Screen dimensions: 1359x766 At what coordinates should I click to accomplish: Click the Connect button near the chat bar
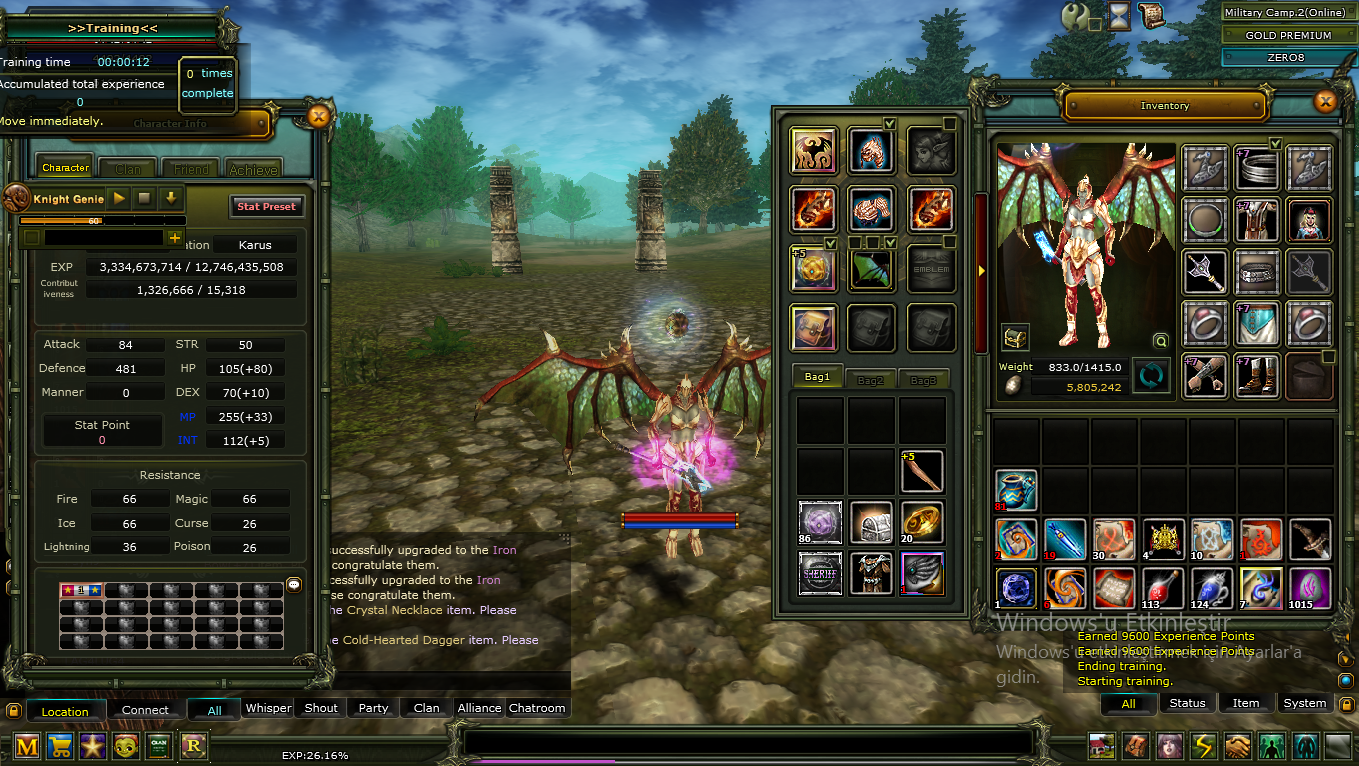(144, 709)
